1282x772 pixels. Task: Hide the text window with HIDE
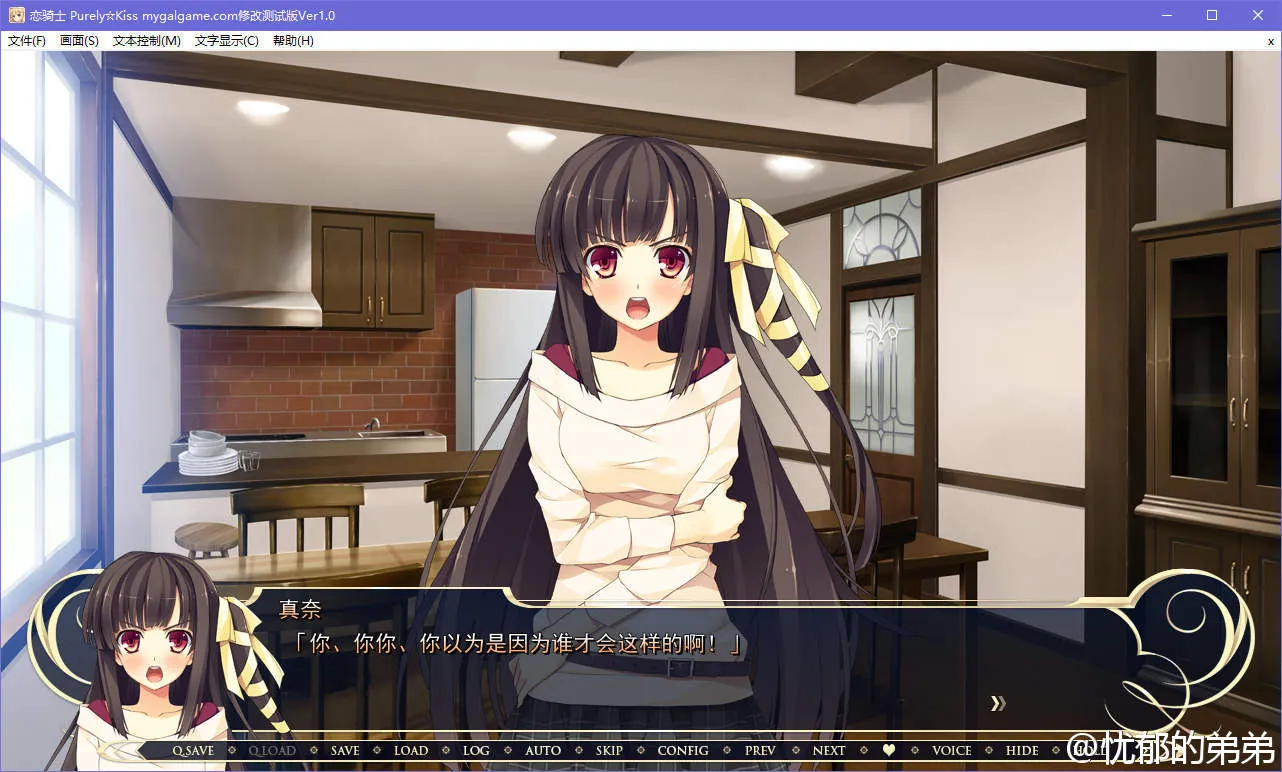(x=1022, y=750)
